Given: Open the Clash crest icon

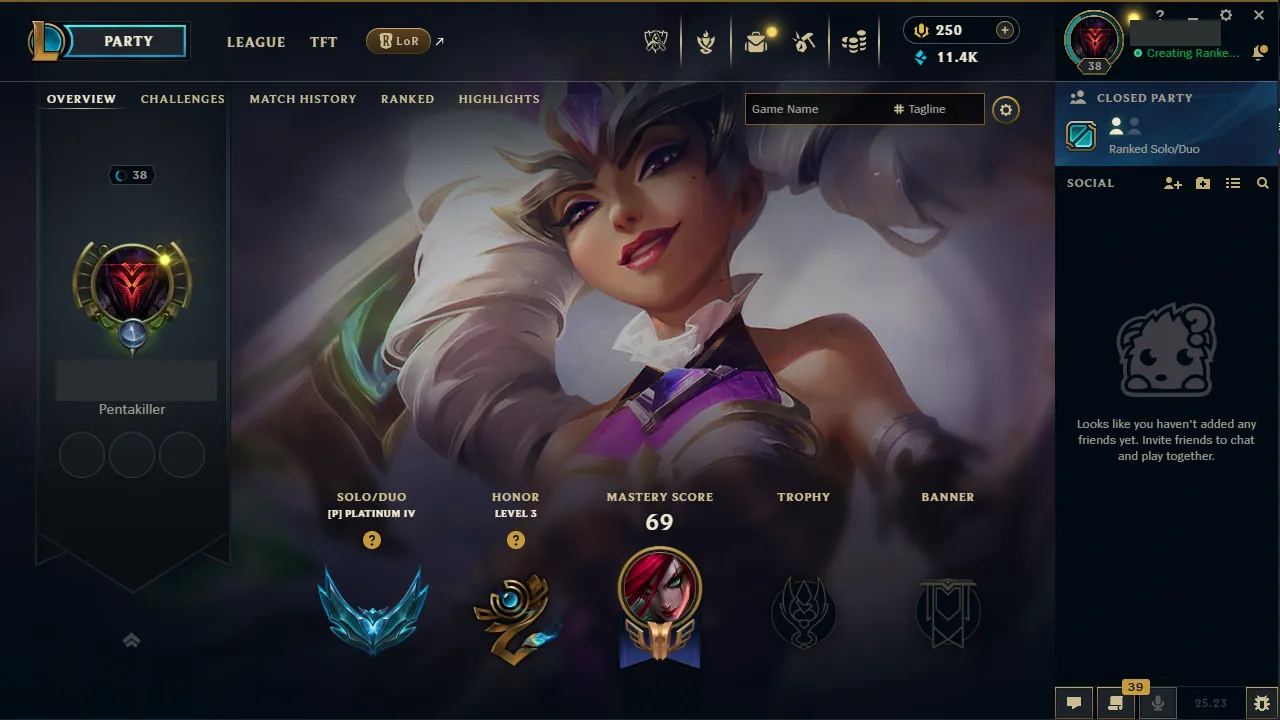Looking at the screenshot, I should 707,42.
